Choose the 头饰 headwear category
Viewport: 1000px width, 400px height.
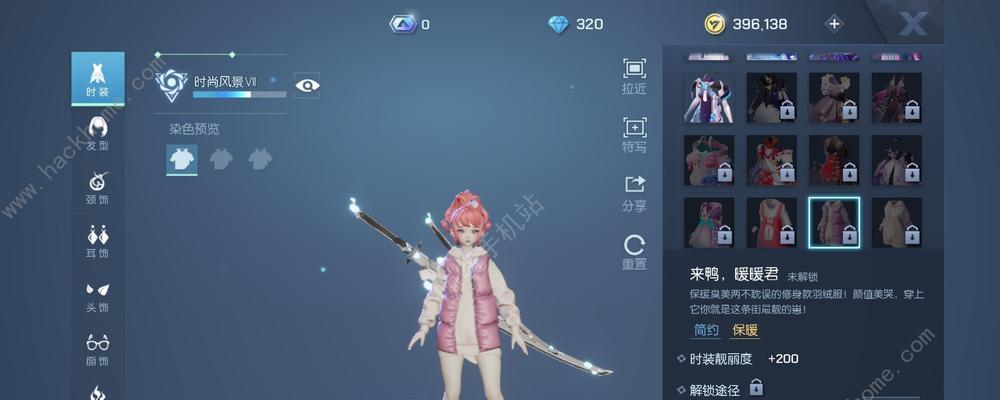point(97,296)
